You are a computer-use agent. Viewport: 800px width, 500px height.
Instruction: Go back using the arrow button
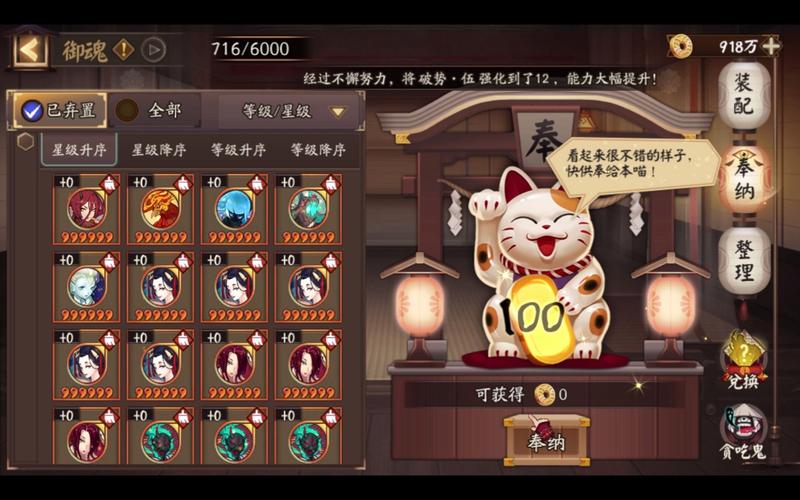(30, 49)
